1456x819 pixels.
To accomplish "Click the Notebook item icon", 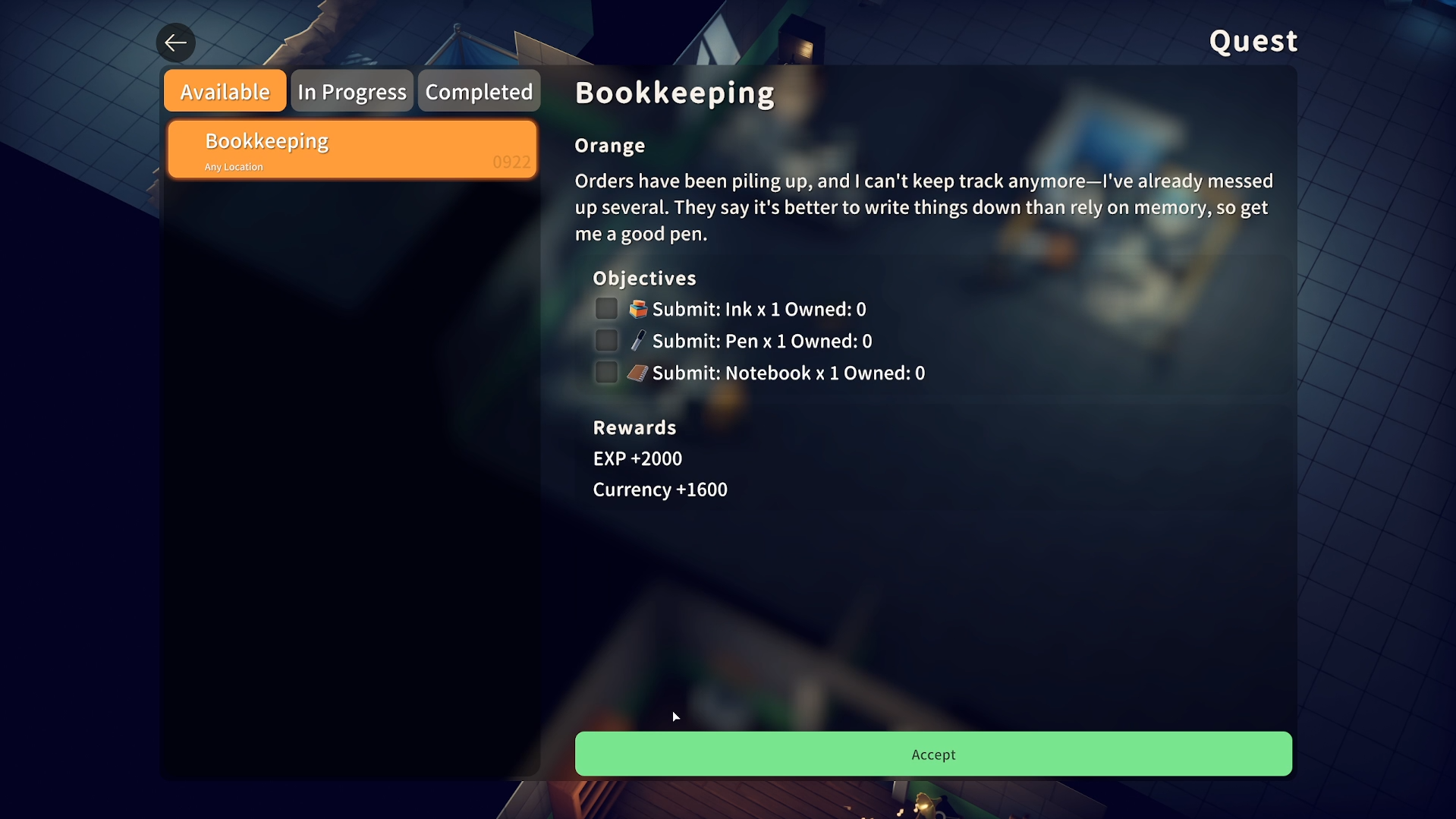I will [x=638, y=372].
